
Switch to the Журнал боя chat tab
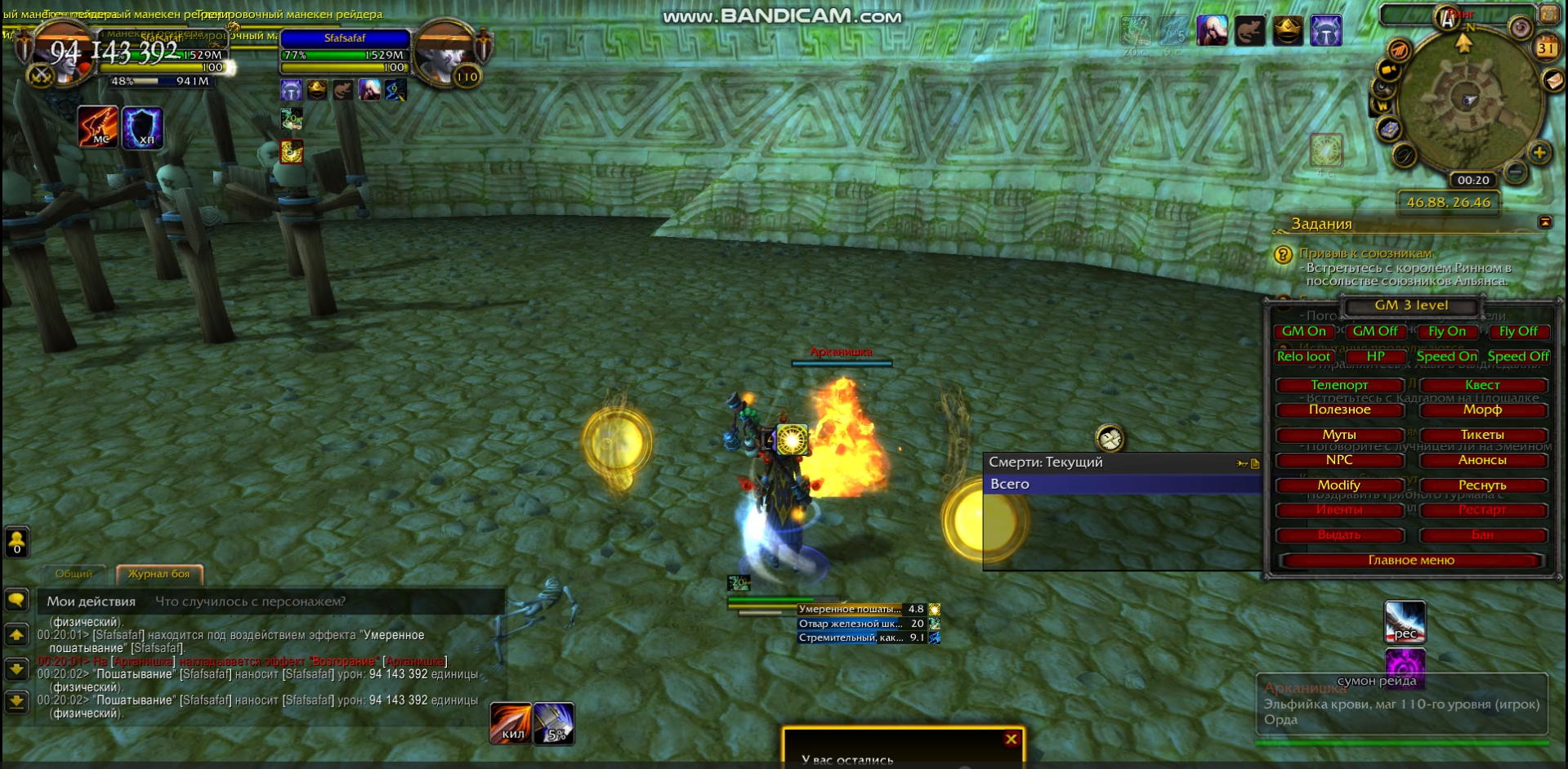(x=159, y=574)
